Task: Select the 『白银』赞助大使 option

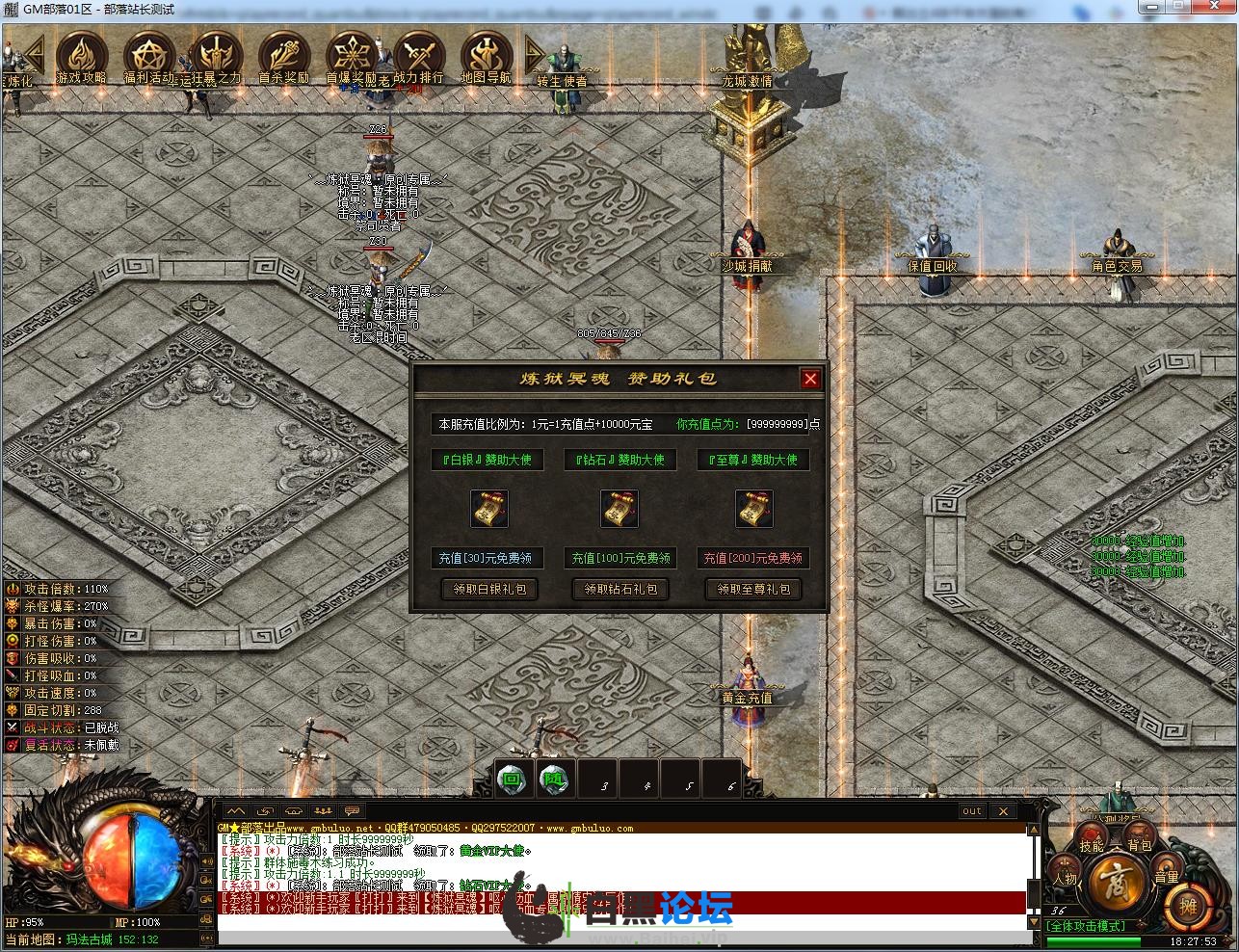Action: pos(487,460)
